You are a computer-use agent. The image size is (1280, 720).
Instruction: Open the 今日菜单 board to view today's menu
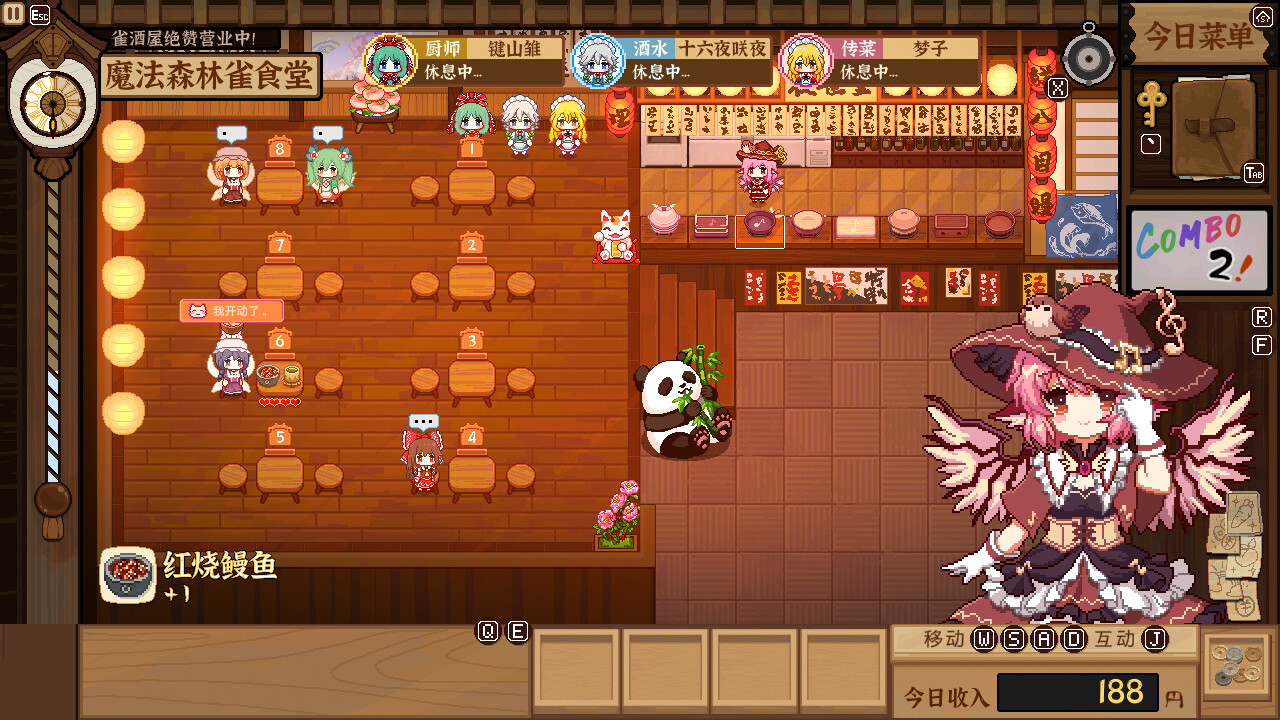pyautogui.click(x=1199, y=33)
